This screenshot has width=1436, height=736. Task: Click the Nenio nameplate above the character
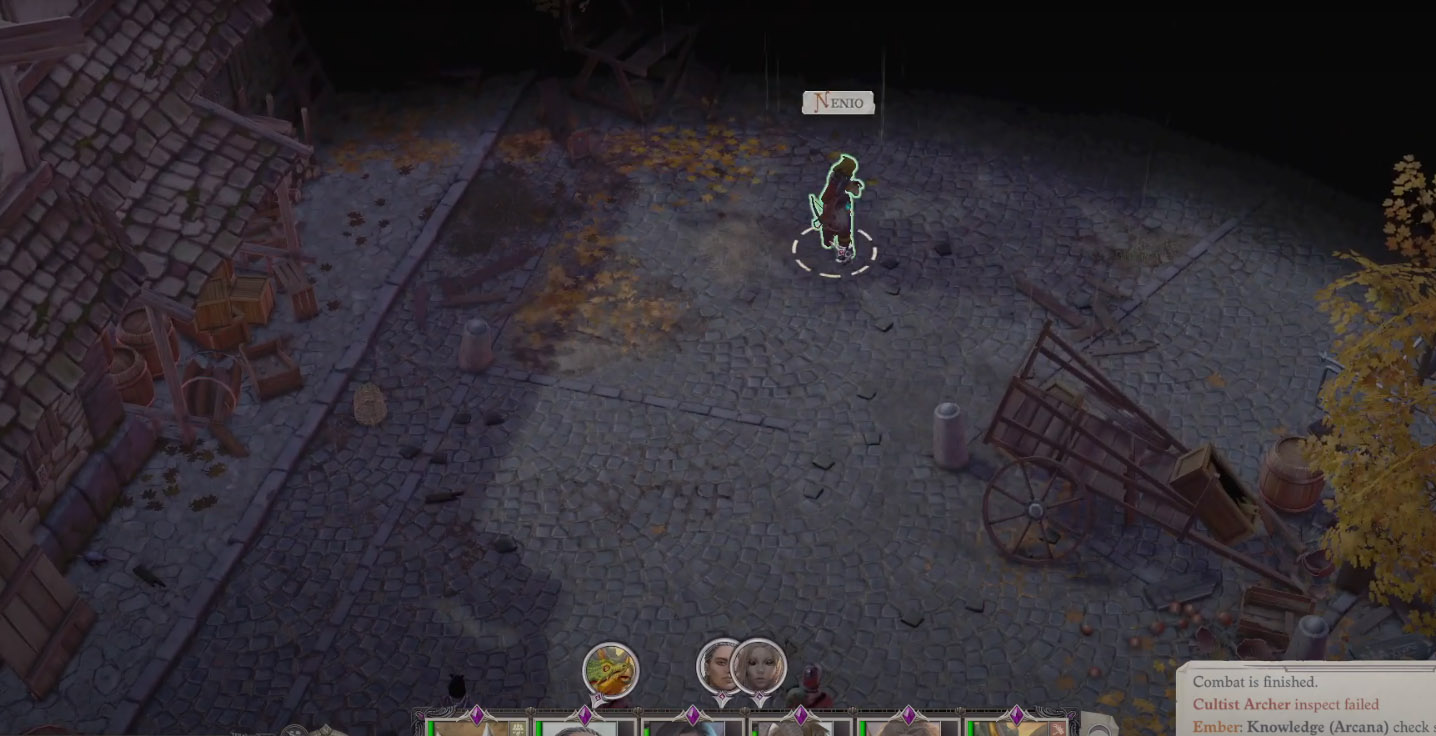pos(838,102)
